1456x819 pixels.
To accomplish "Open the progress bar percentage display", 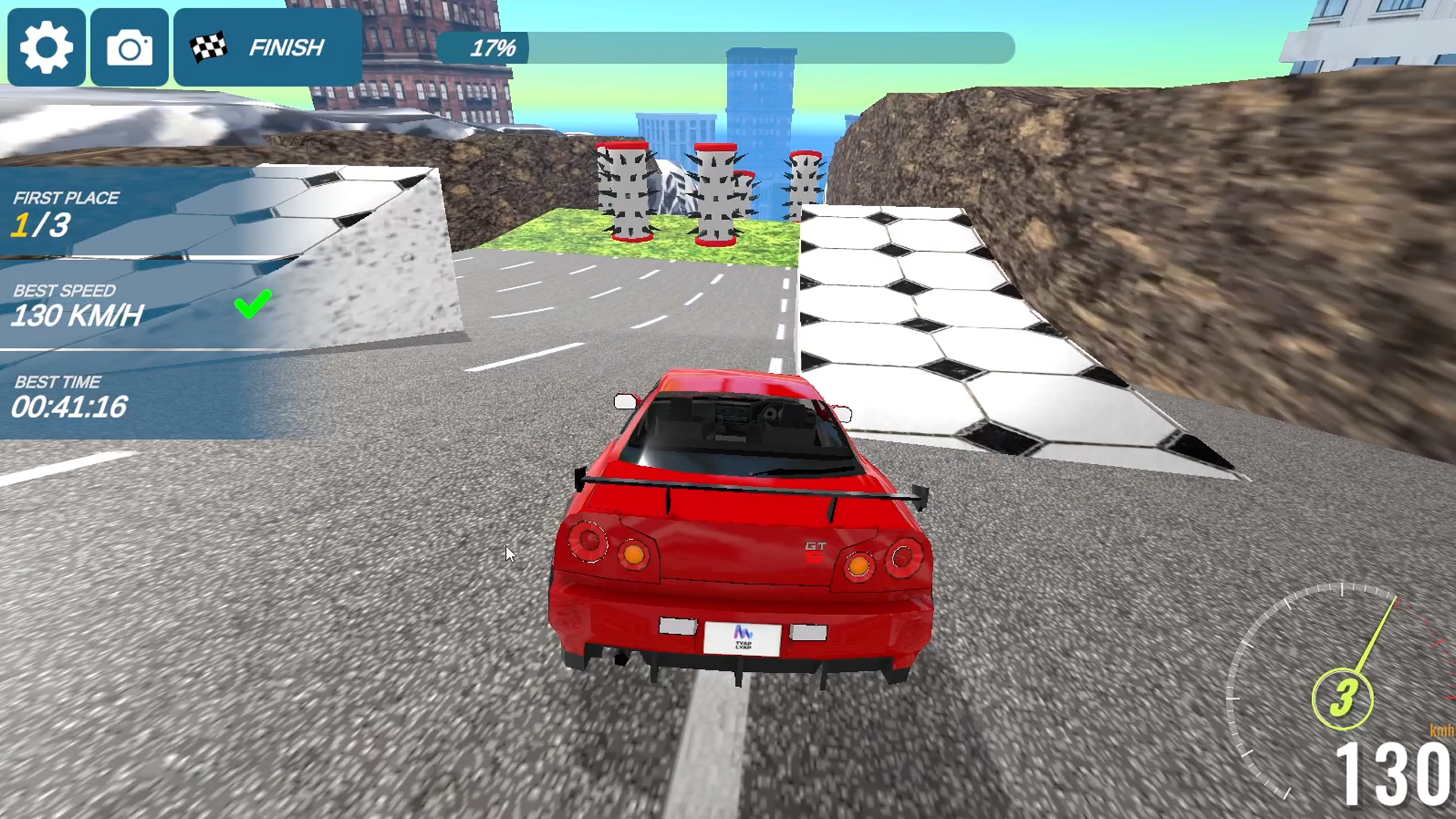I will coord(494,48).
